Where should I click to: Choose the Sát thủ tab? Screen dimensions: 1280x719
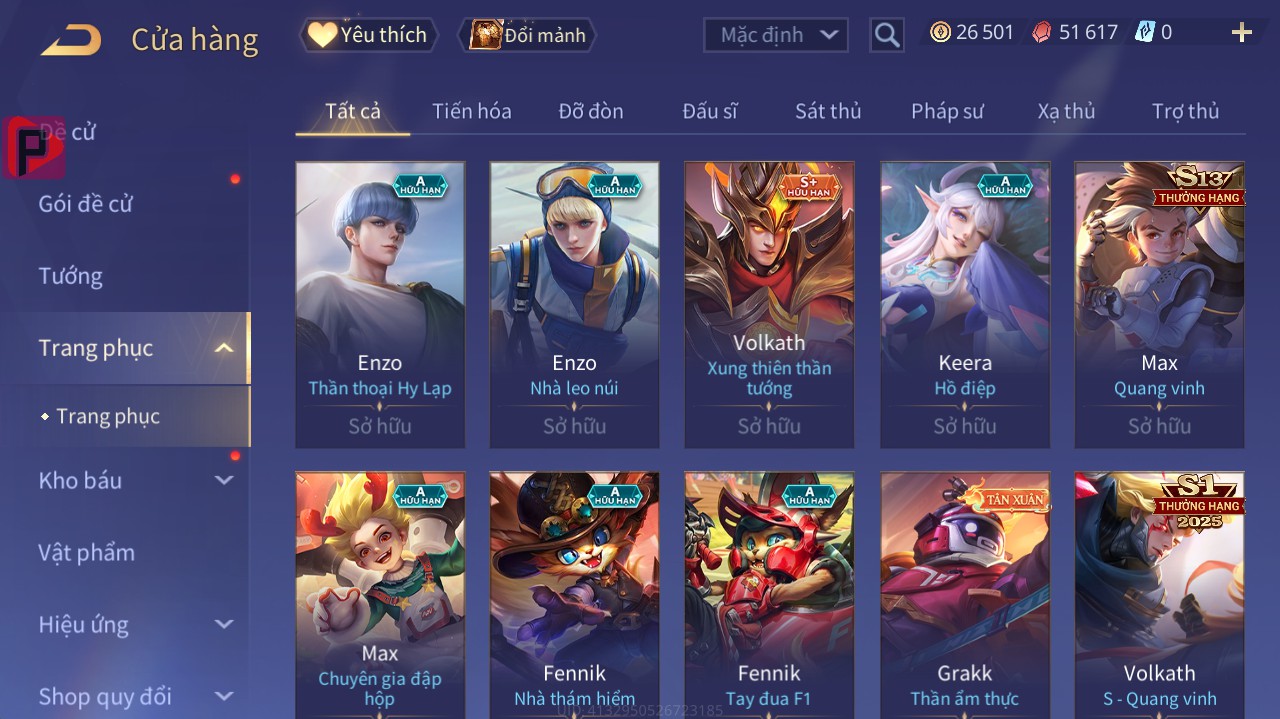point(828,111)
